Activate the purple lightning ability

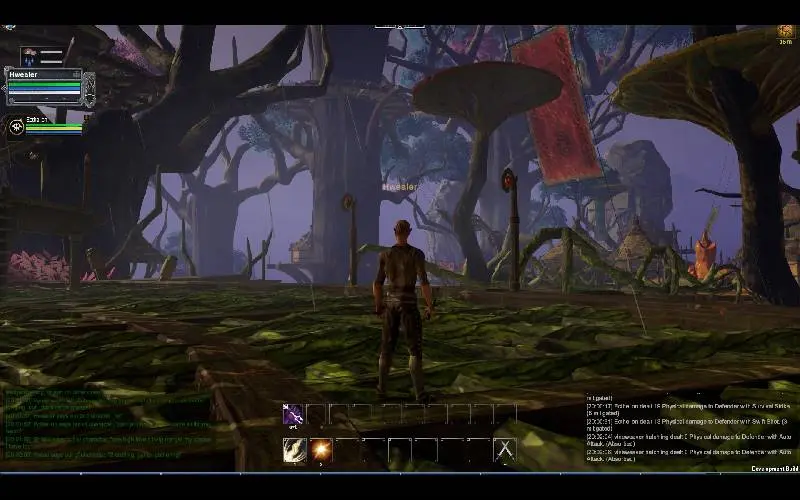point(293,414)
